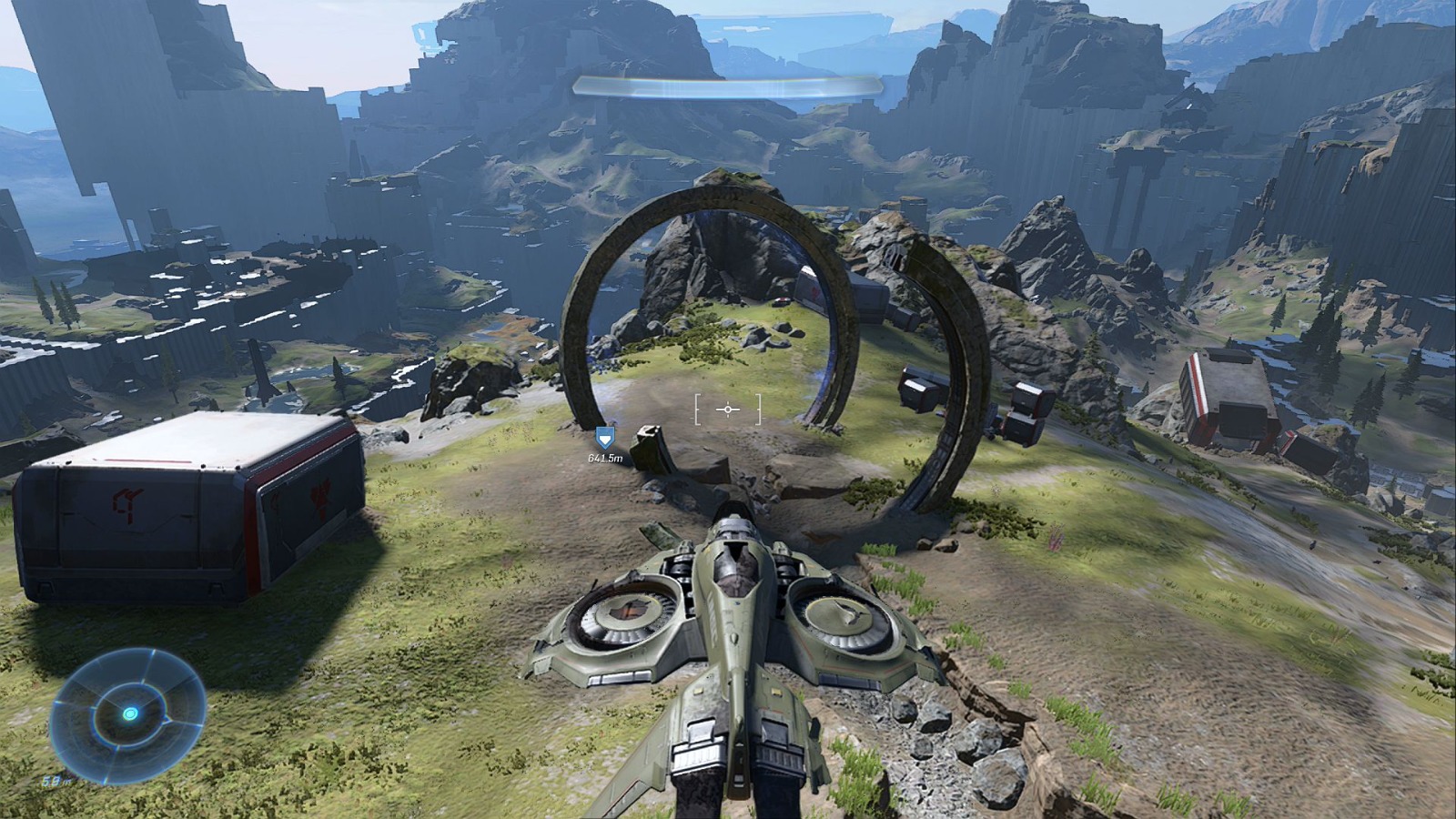Click the floating Halo ring in the sky
The image size is (1456, 819).
point(728,86)
